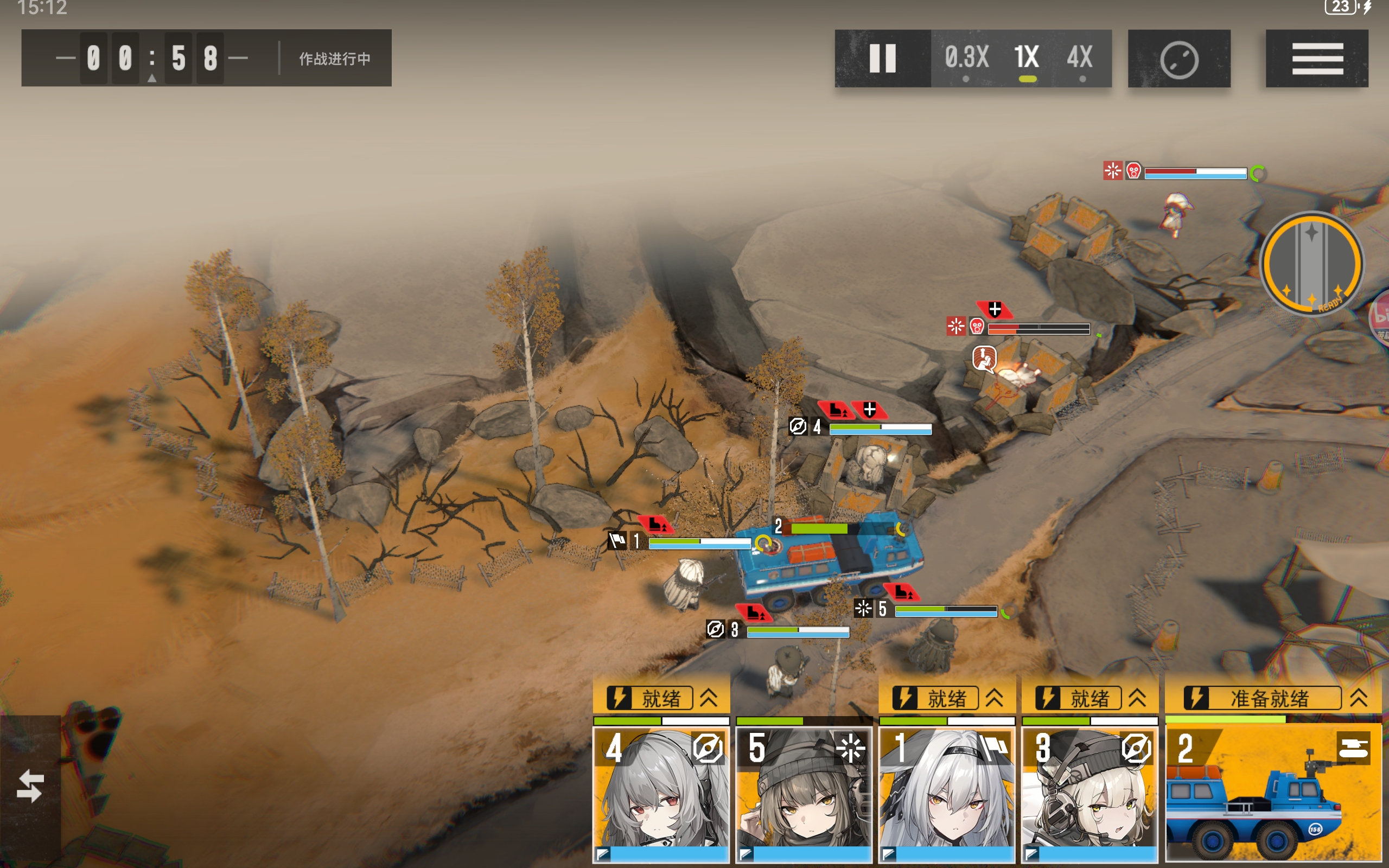Switch to 4X battle speed

pyautogui.click(x=1080, y=59)
